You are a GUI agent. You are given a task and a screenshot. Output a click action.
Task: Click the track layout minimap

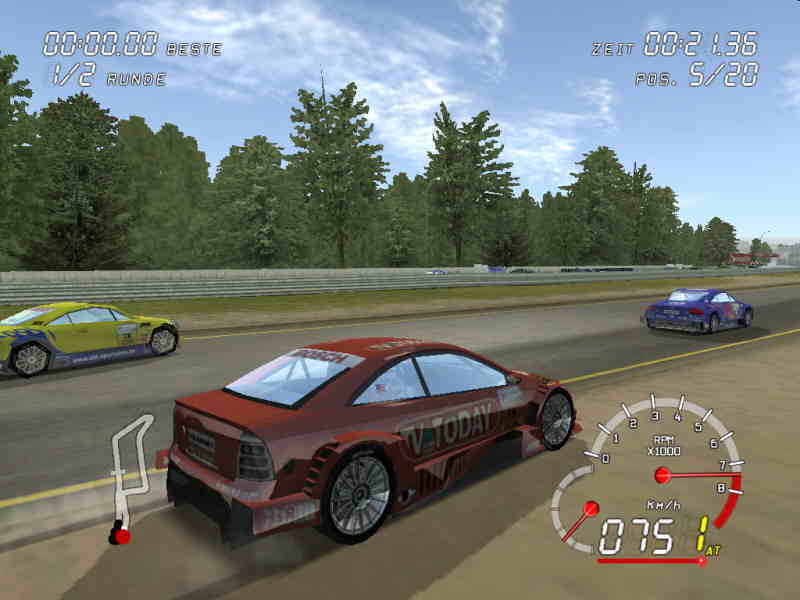tap(129, 476)
